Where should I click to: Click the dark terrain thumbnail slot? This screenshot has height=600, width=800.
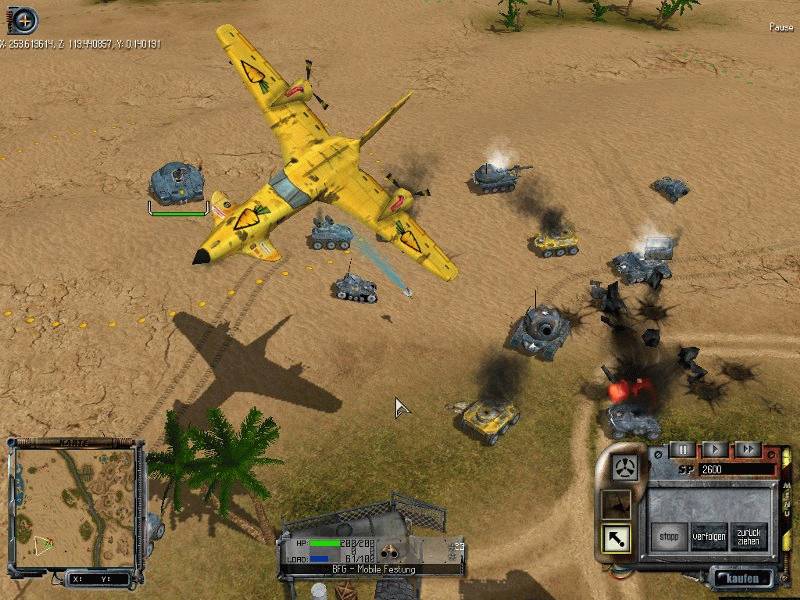(x=616, y=503)
